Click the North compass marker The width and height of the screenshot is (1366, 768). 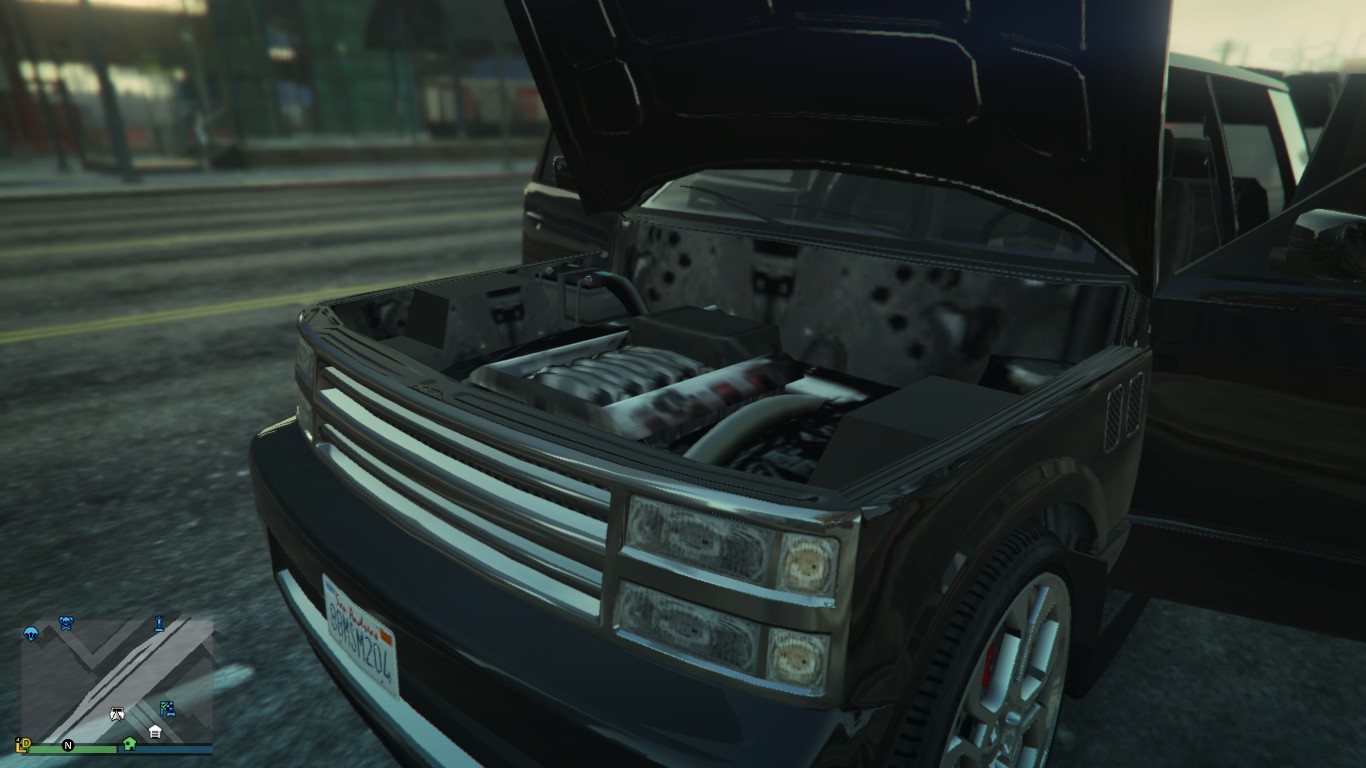[68, 745]
